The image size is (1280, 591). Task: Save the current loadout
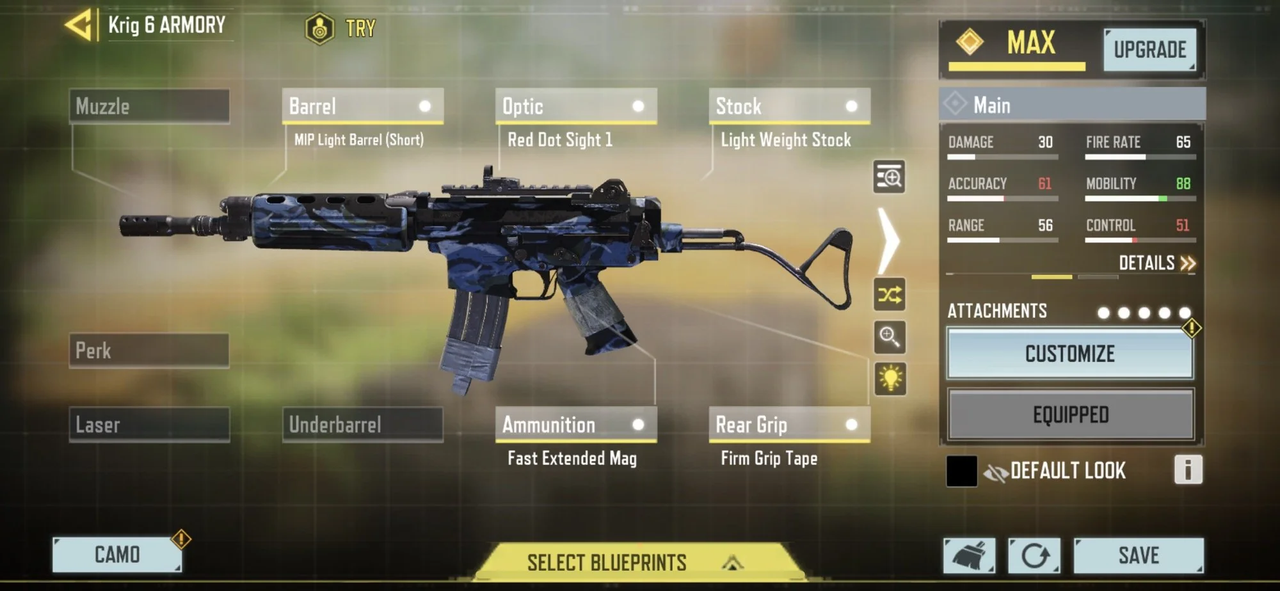tap(1138, 555)
